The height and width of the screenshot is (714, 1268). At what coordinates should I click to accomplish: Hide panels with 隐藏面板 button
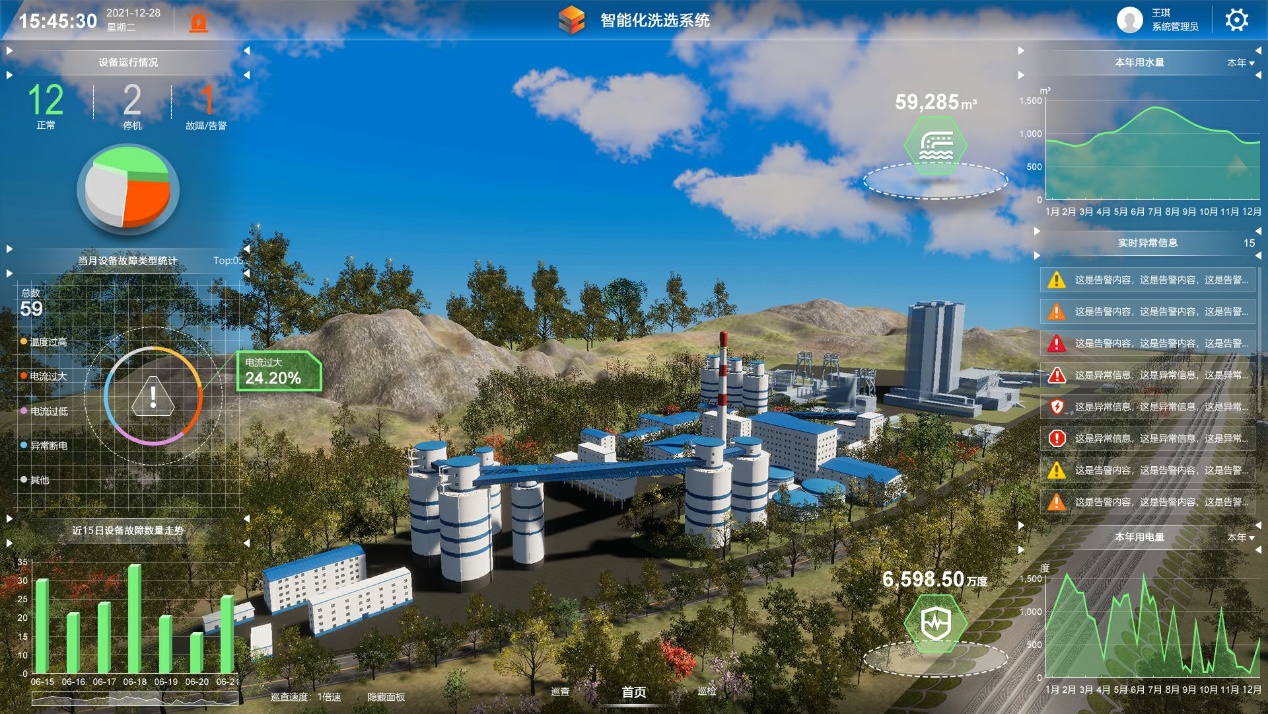(386, 696)
